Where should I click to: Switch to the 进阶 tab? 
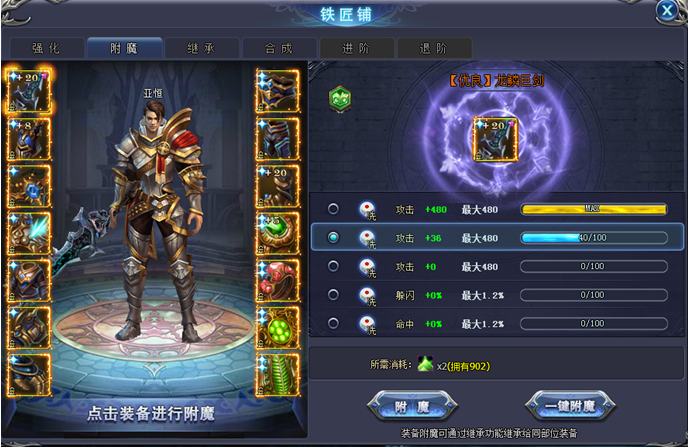tap(358, 48)
